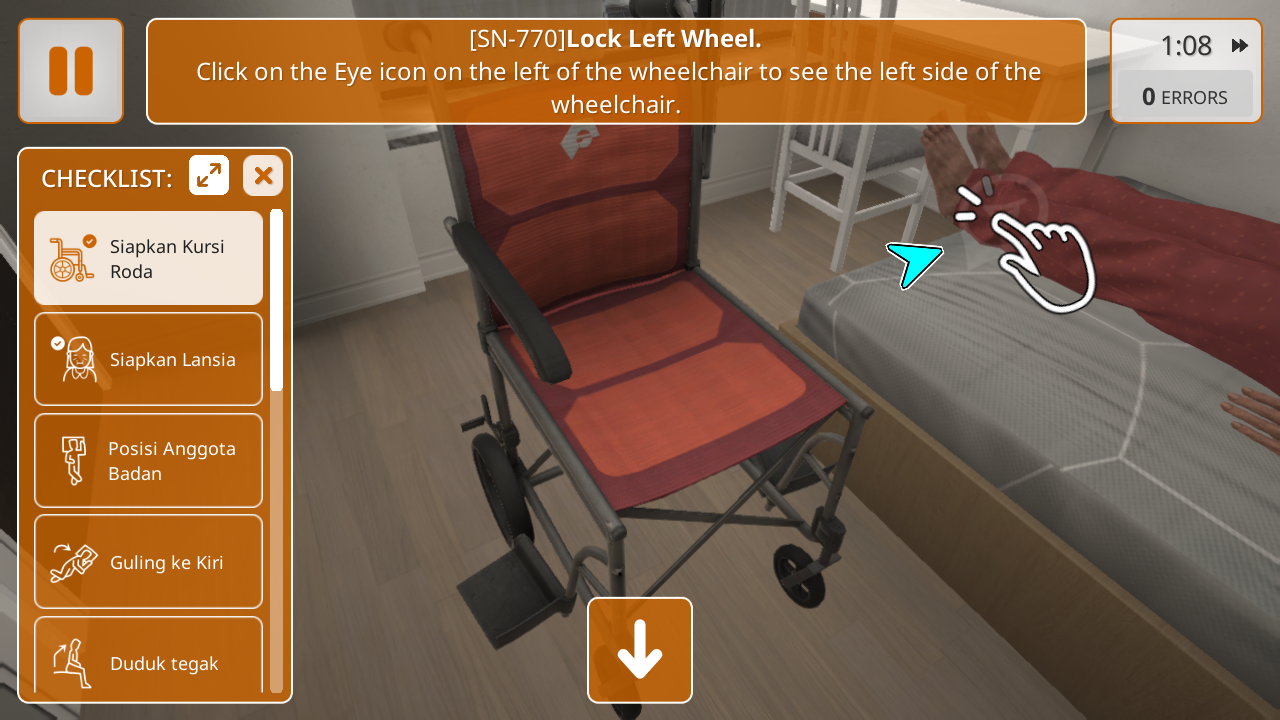Pause the simulation
This screenshot has height=720, width=1280.
coord(71,71)
